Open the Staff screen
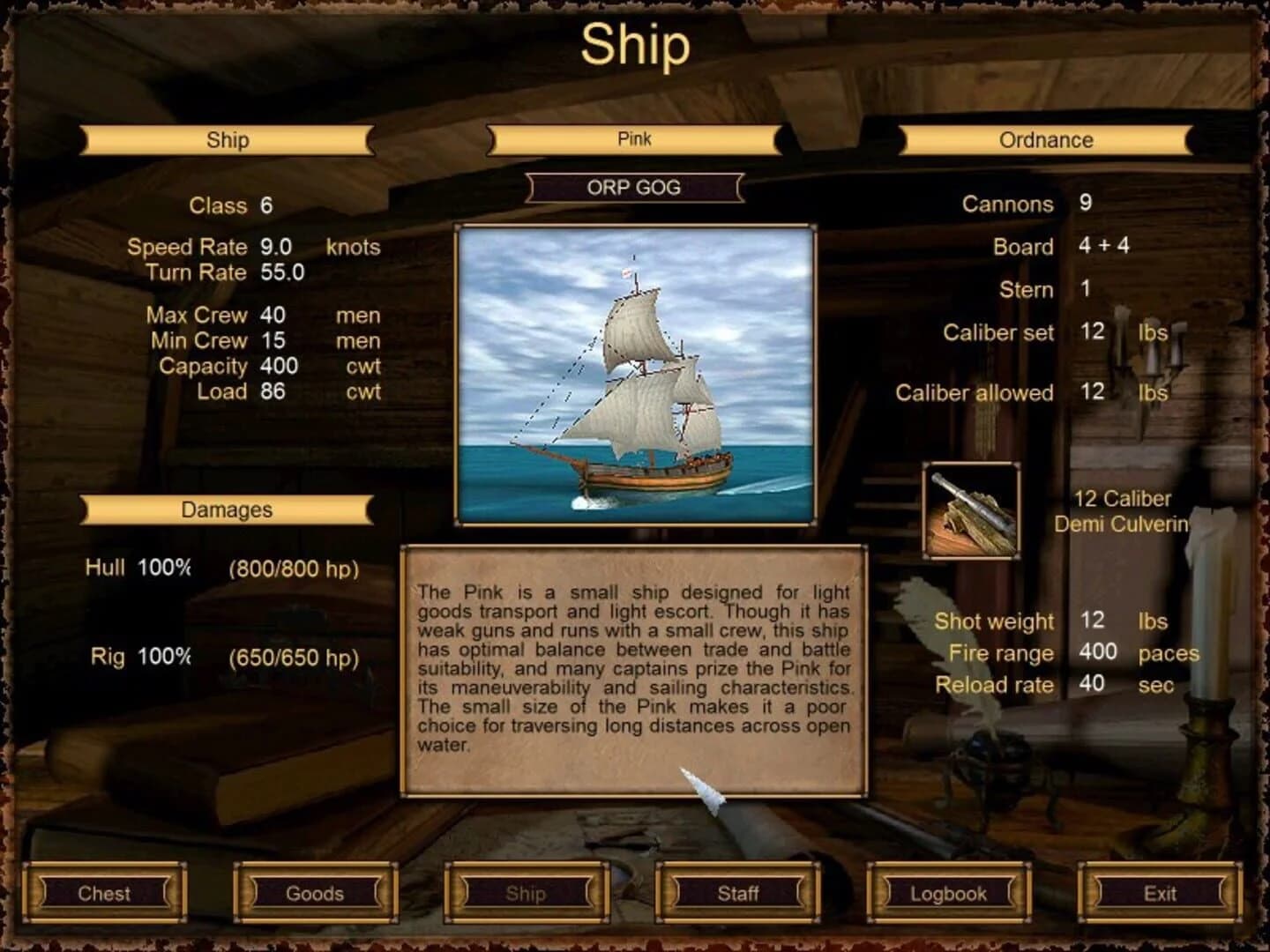Screen dimensions: 1270x952 [x=738, y=893]
